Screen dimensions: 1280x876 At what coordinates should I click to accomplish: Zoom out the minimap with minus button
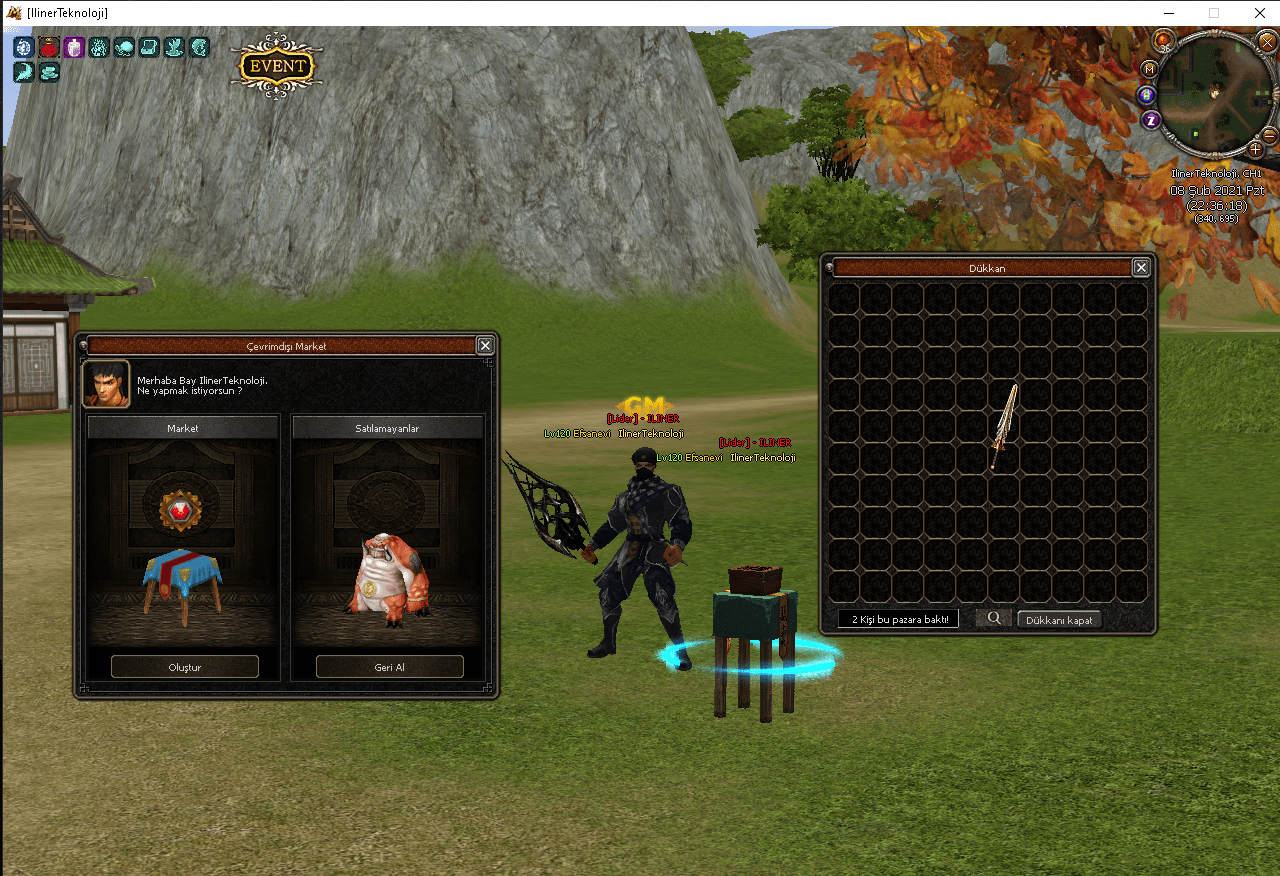coord(1269,135)
